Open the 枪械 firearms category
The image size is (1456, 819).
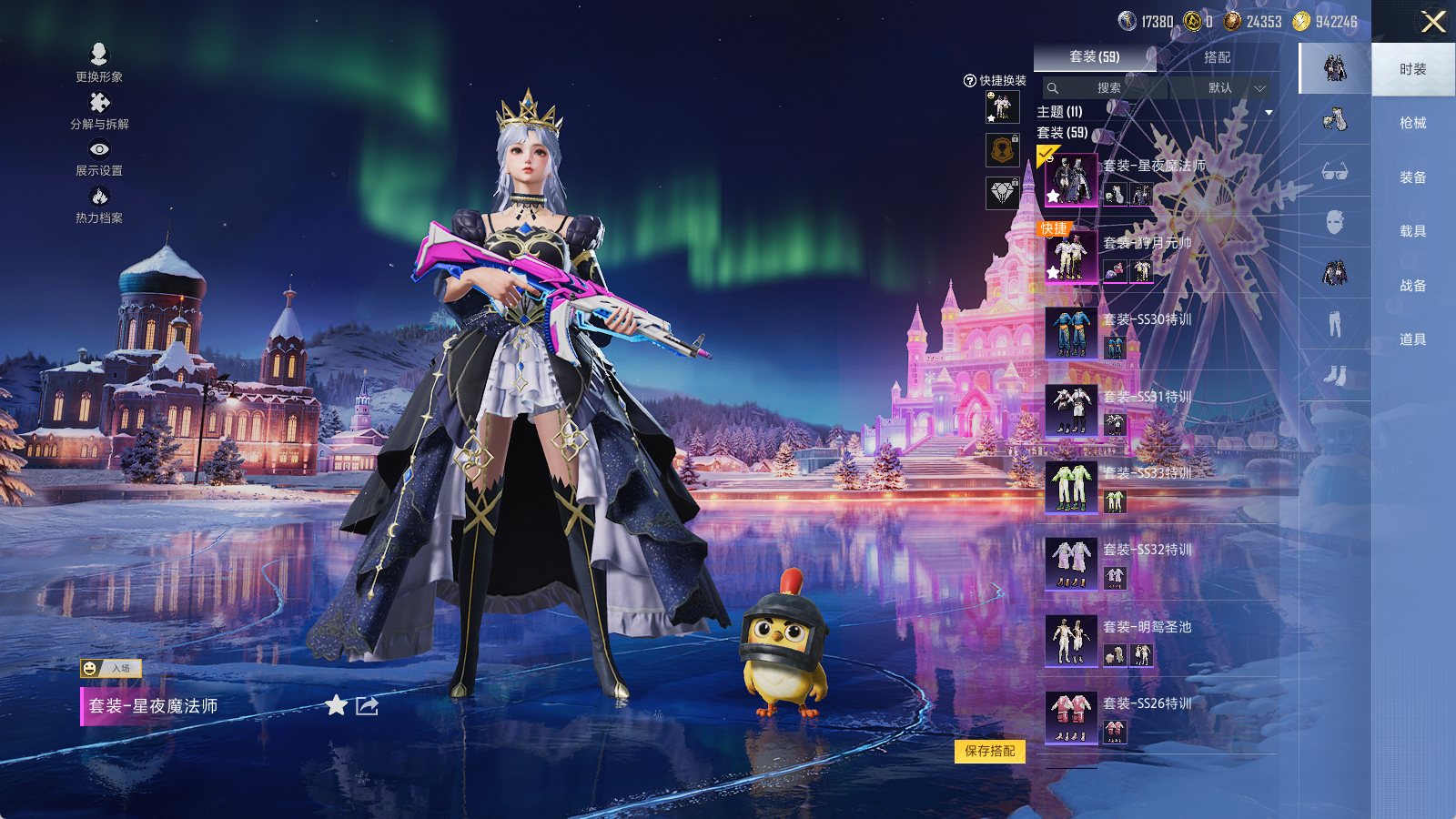[x=1412, y=123]
